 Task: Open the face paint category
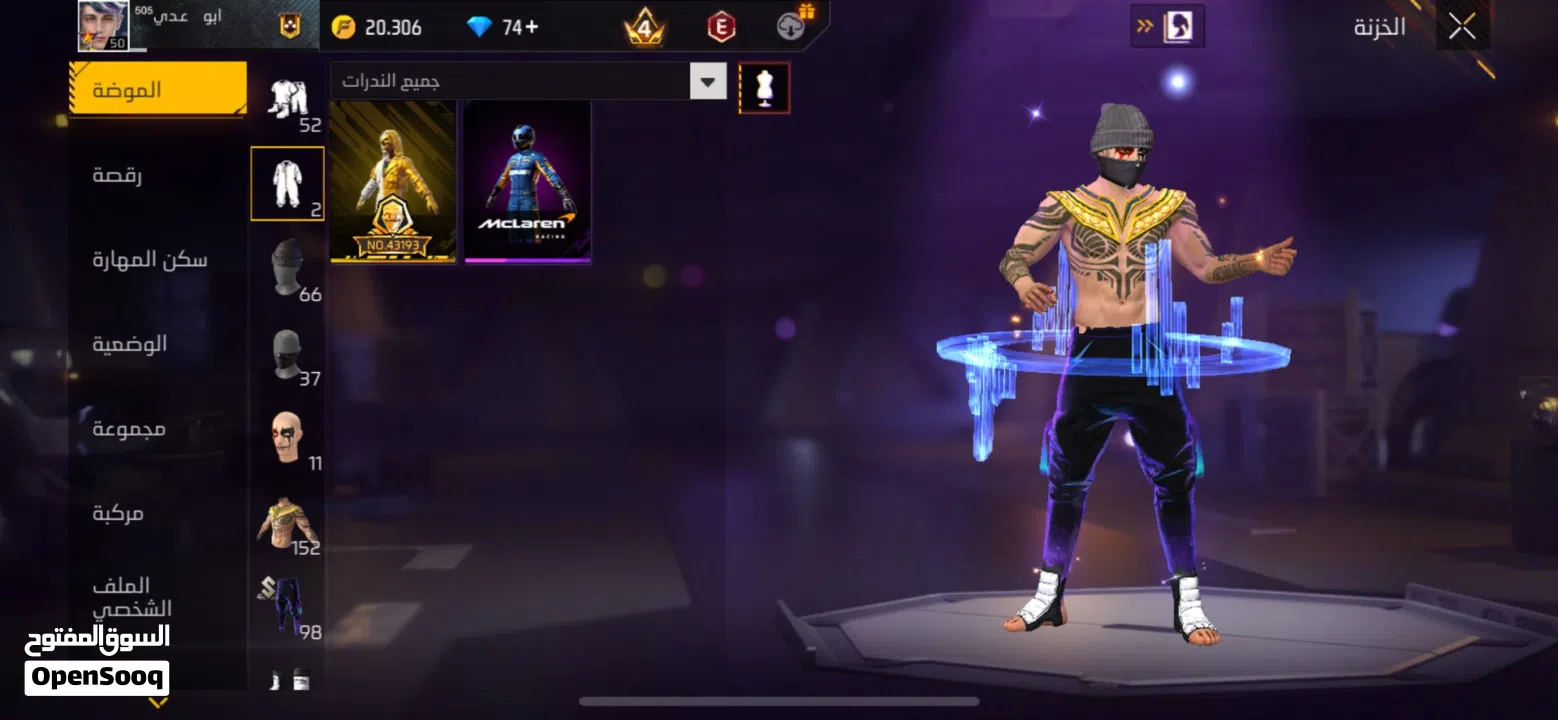pyautogui.click(x=287, y=440)
